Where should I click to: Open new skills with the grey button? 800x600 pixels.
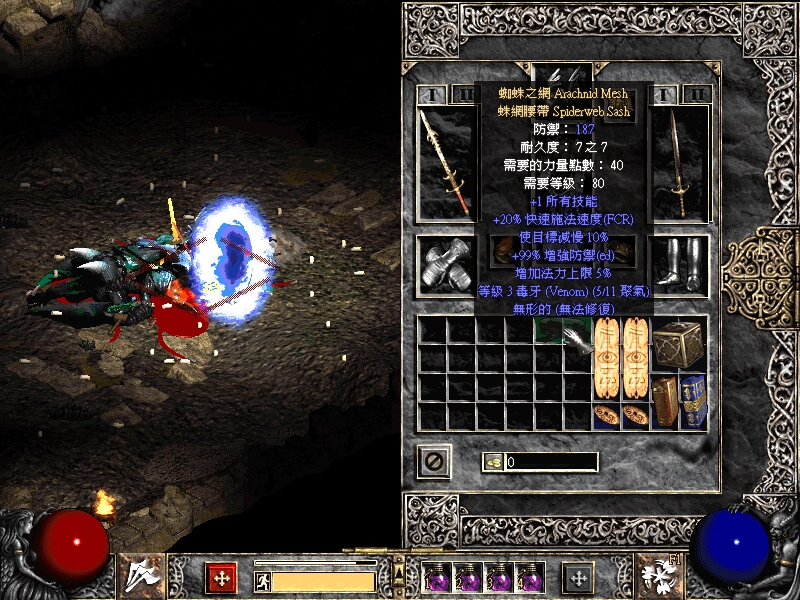pos(577,577)
